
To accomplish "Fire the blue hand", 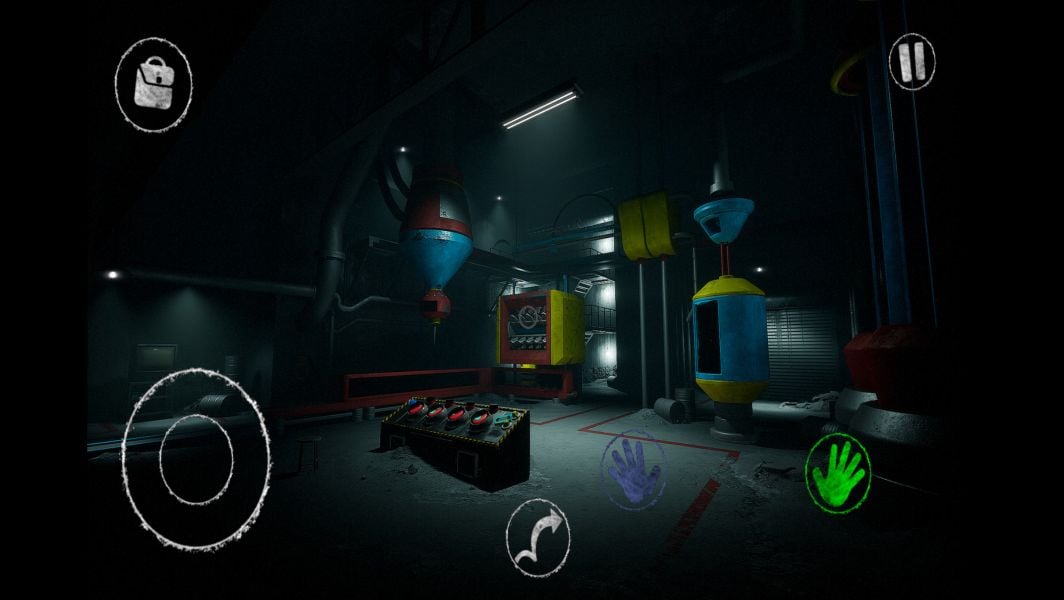I will [x=633, y=469].
